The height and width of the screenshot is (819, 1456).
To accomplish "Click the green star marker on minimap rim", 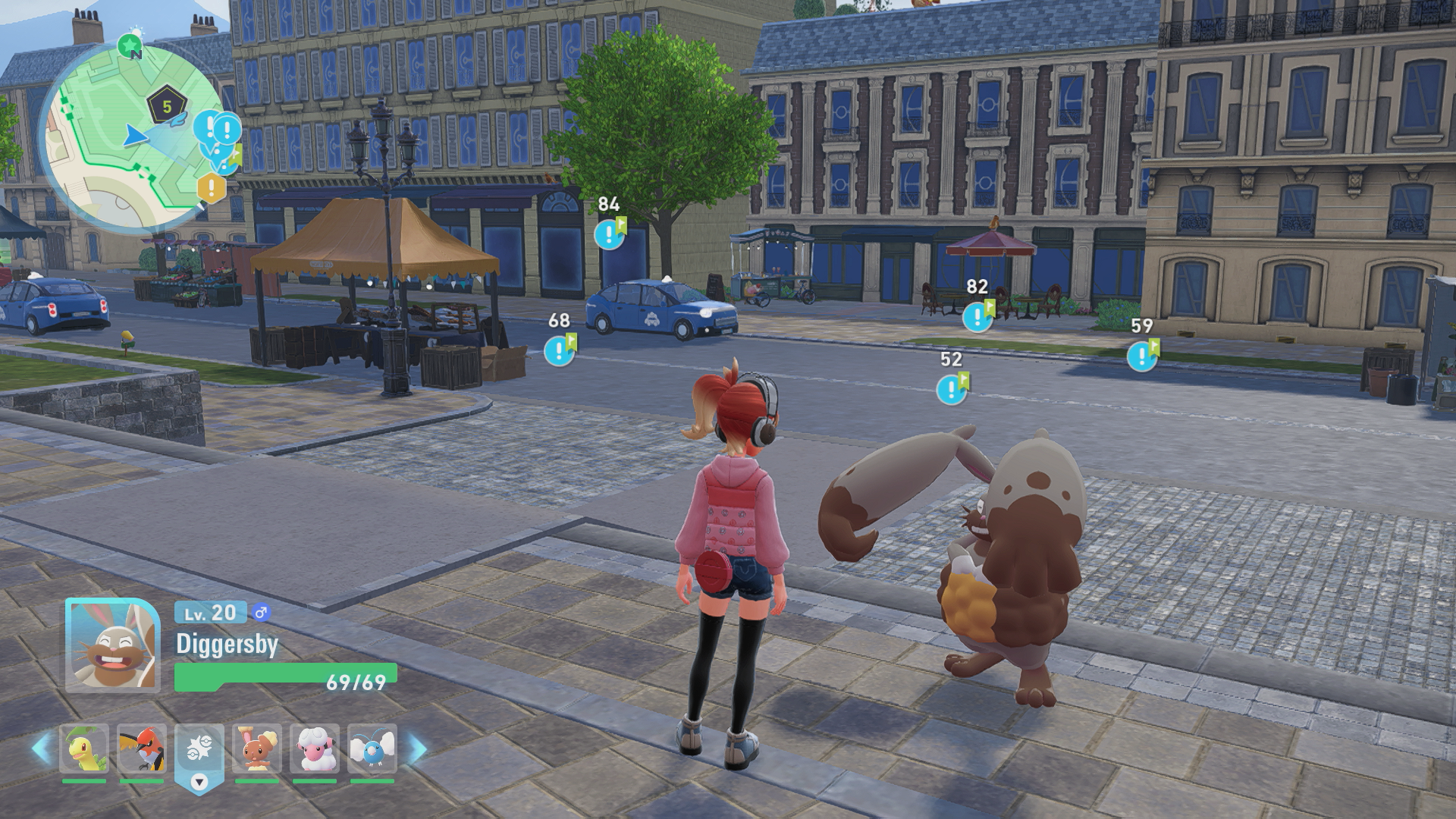I will (x=130, y=45).
